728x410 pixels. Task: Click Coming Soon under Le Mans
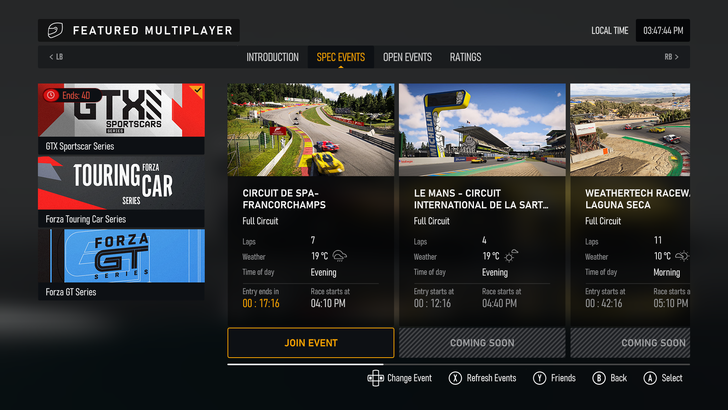(x=482, y=343)
